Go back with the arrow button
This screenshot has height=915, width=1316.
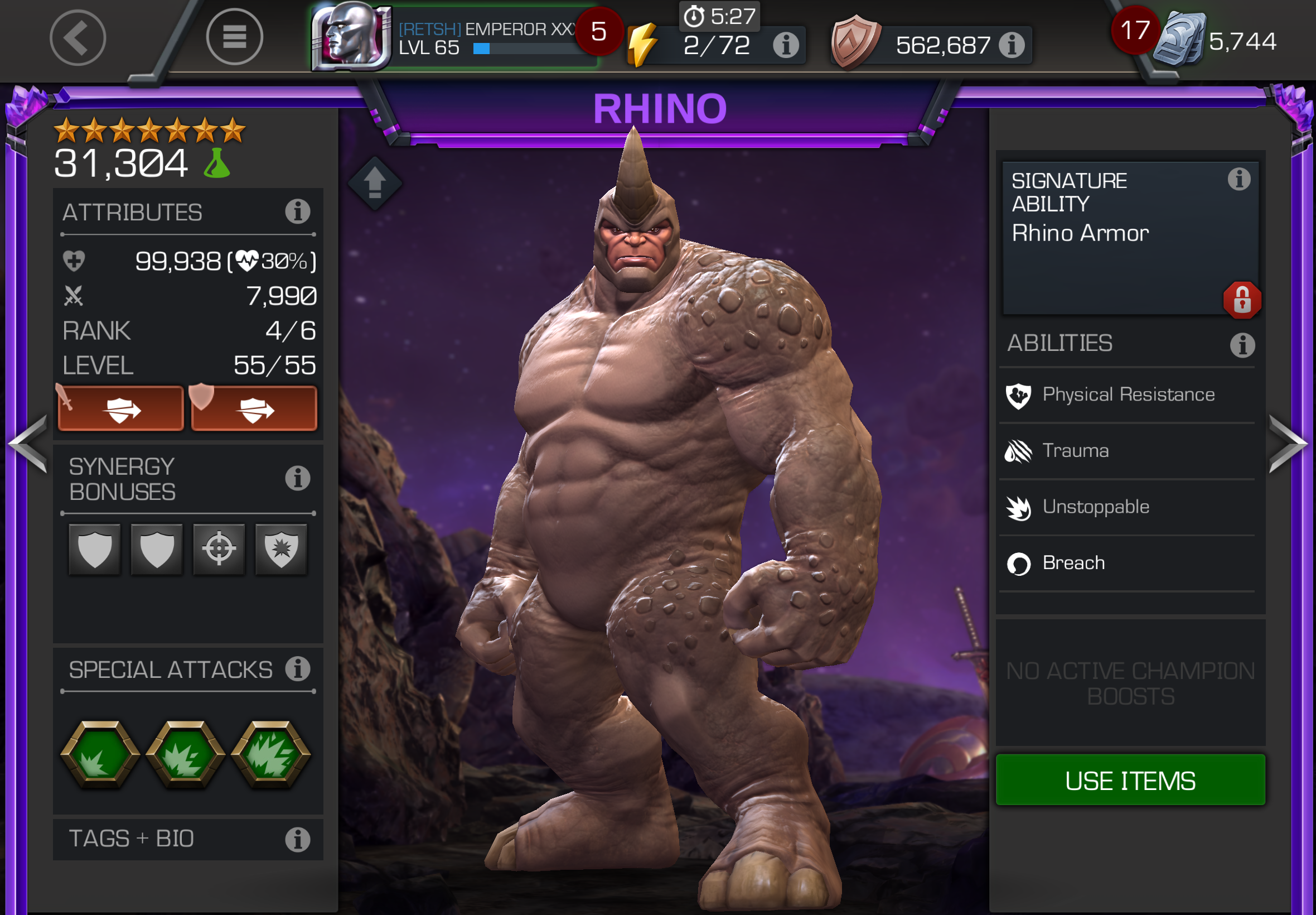tap(78, 38)
